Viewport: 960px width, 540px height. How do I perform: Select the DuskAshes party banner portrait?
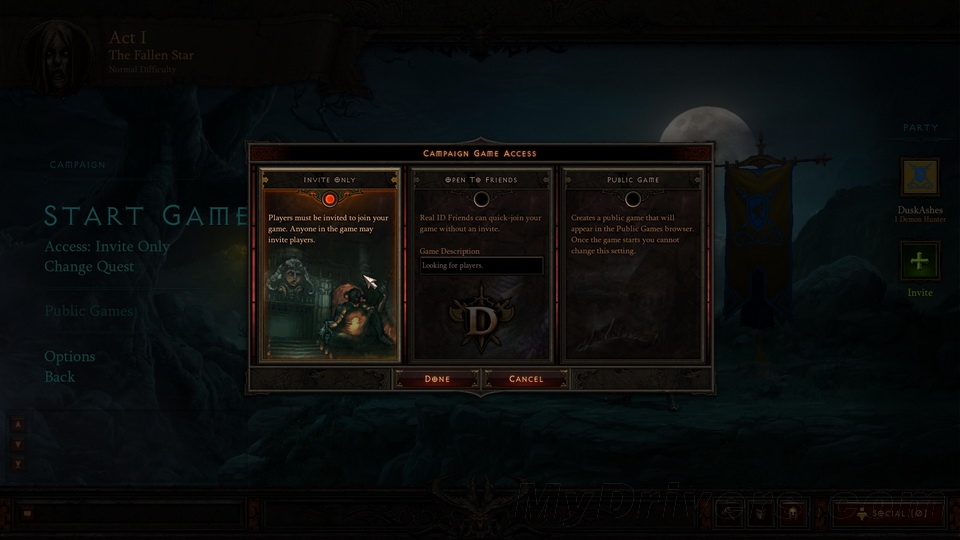[919, 177]
